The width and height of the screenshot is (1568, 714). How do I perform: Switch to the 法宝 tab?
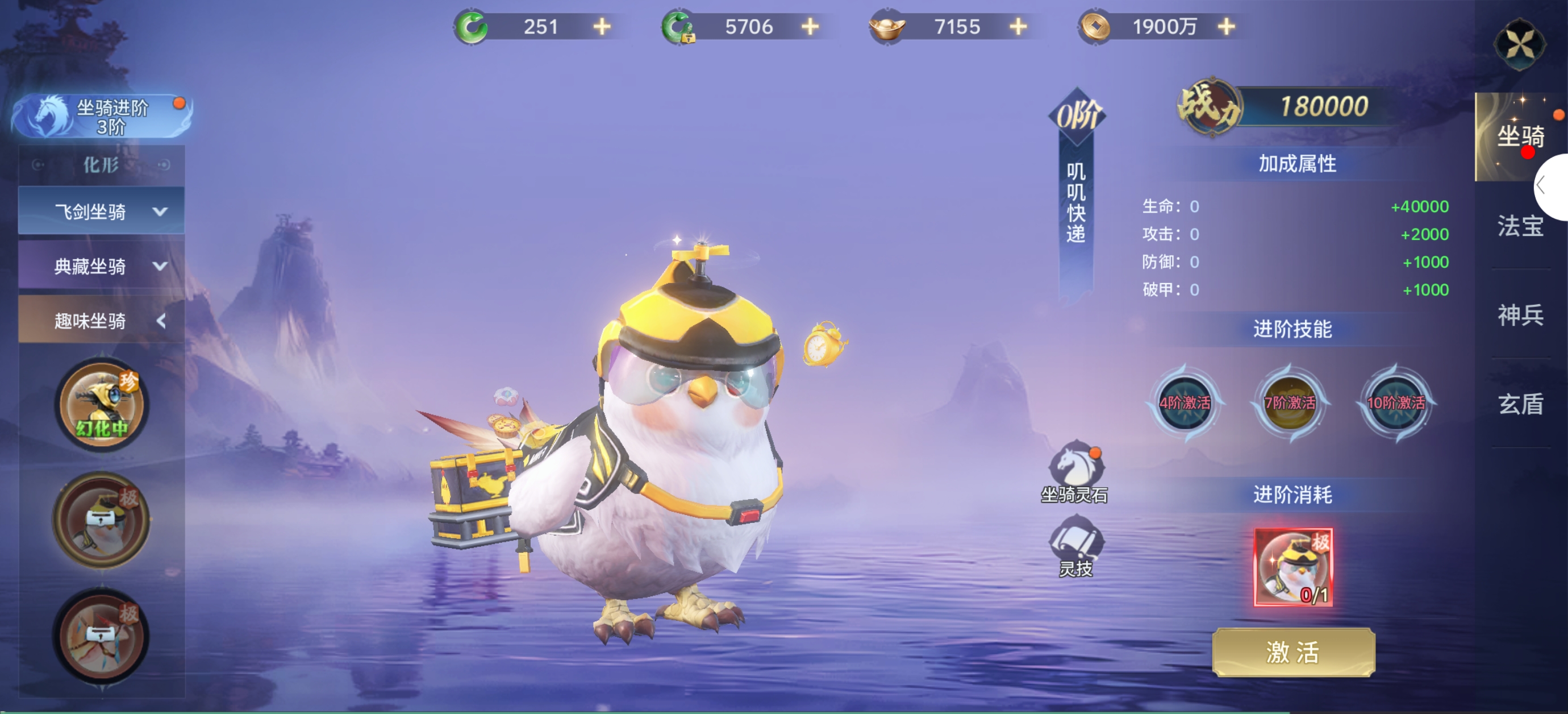(1520, 226)
